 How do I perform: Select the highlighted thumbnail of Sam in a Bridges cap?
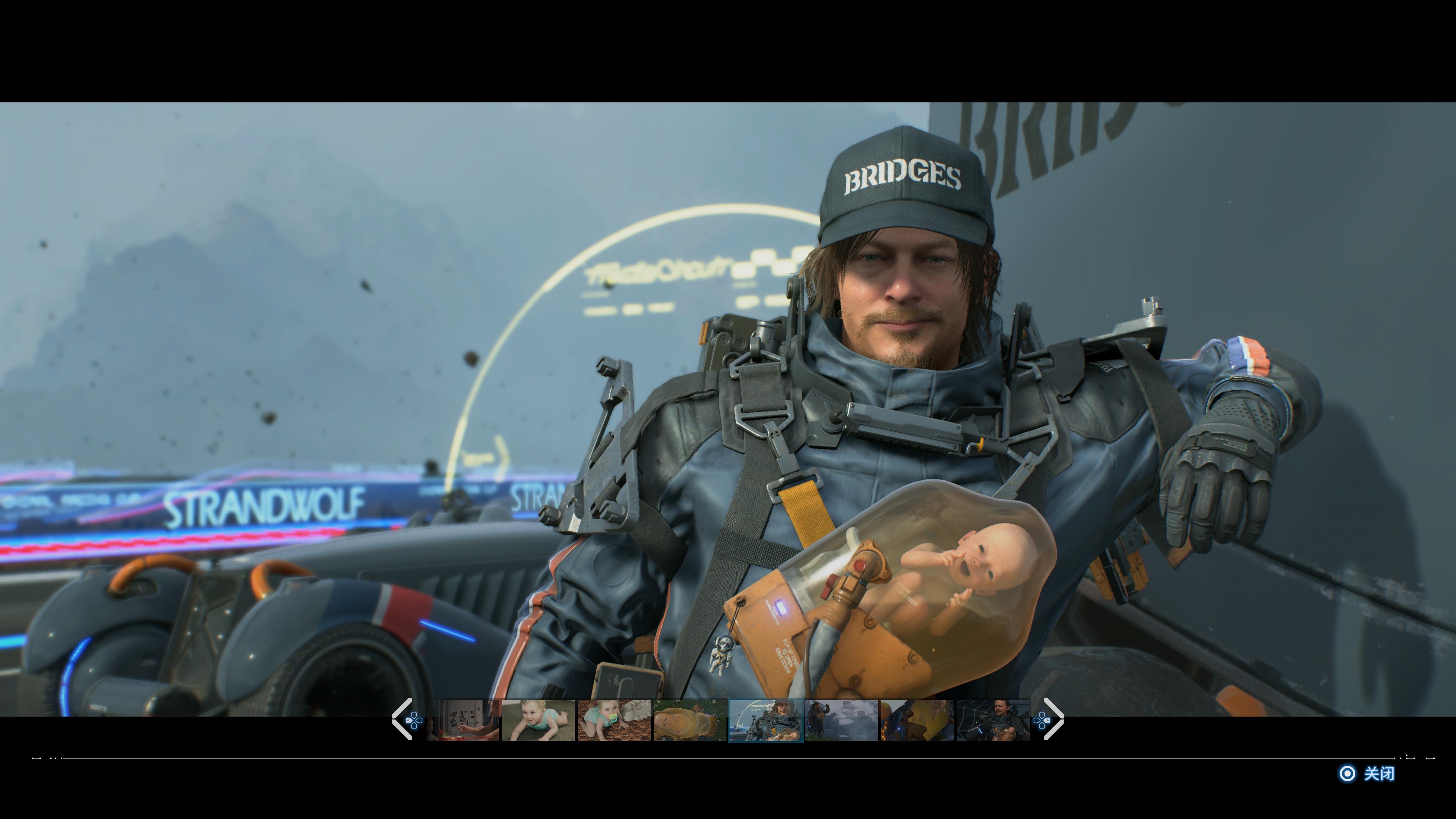pos(766,720)
